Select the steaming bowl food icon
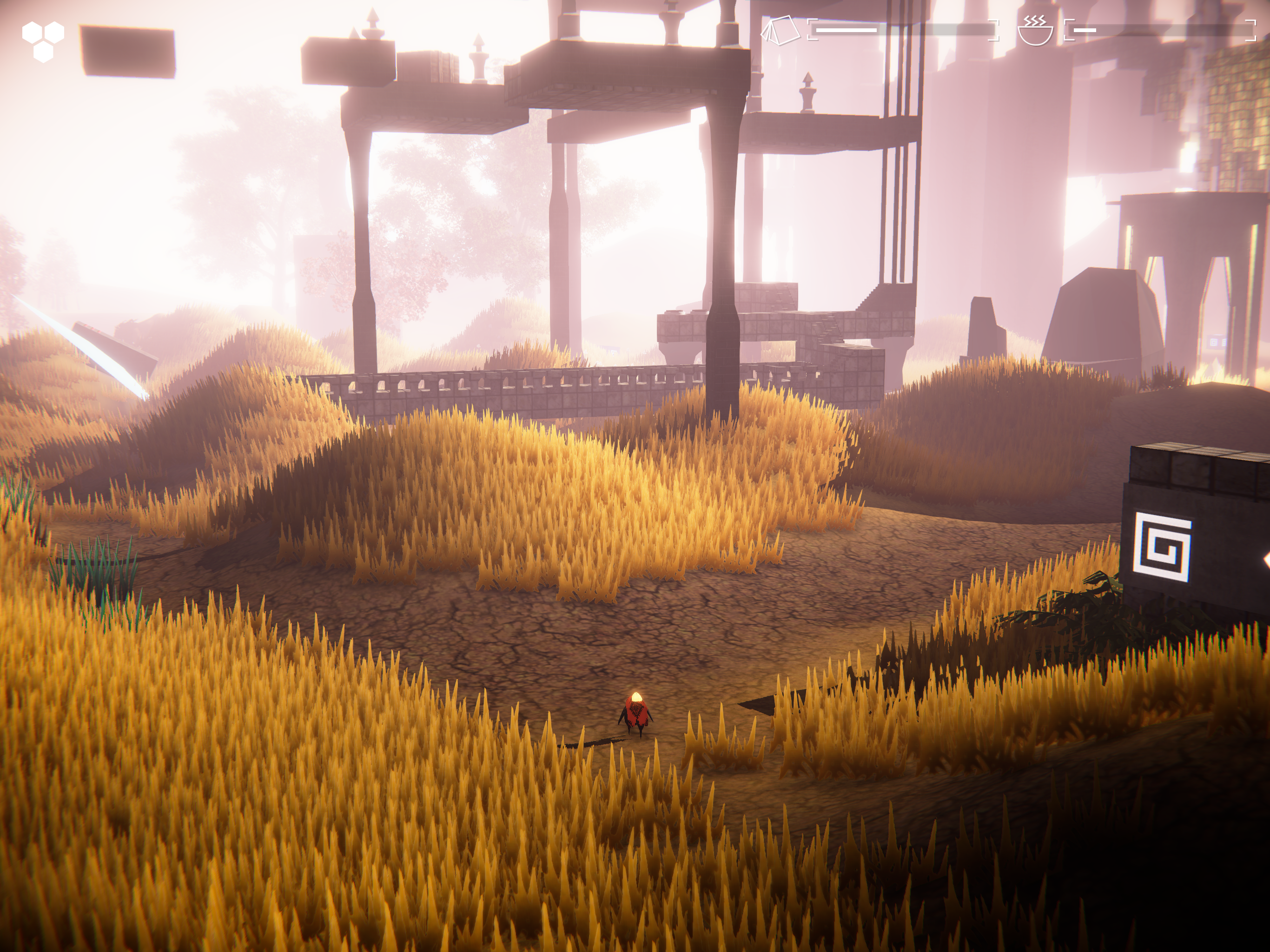 point(1035,30)
